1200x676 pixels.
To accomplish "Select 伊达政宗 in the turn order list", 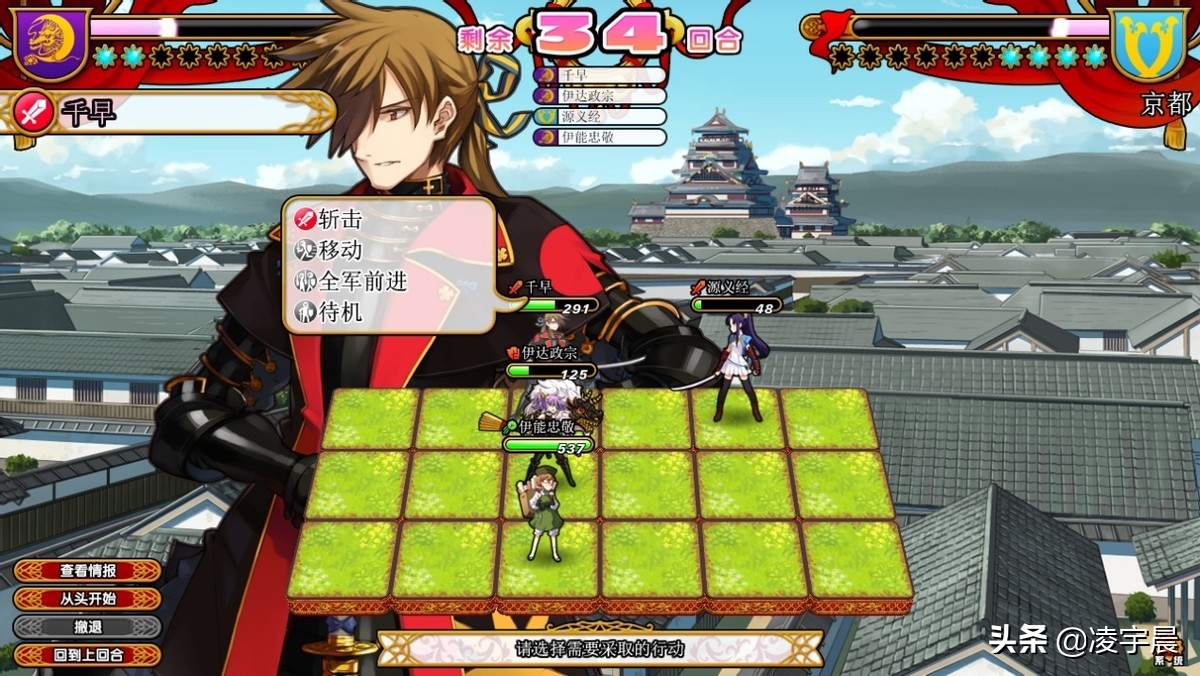I will click(600, 96).
